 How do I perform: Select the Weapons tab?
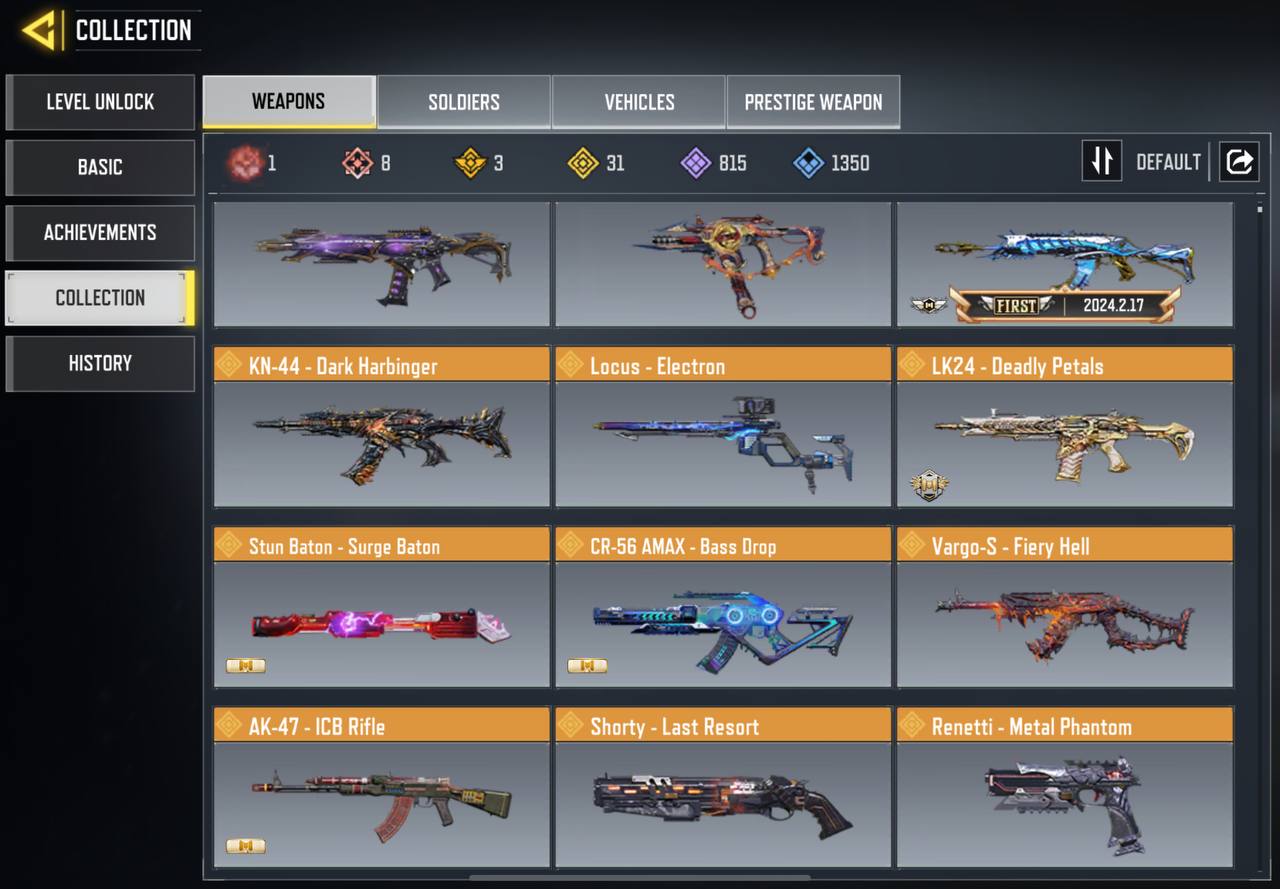coord(288,102)
